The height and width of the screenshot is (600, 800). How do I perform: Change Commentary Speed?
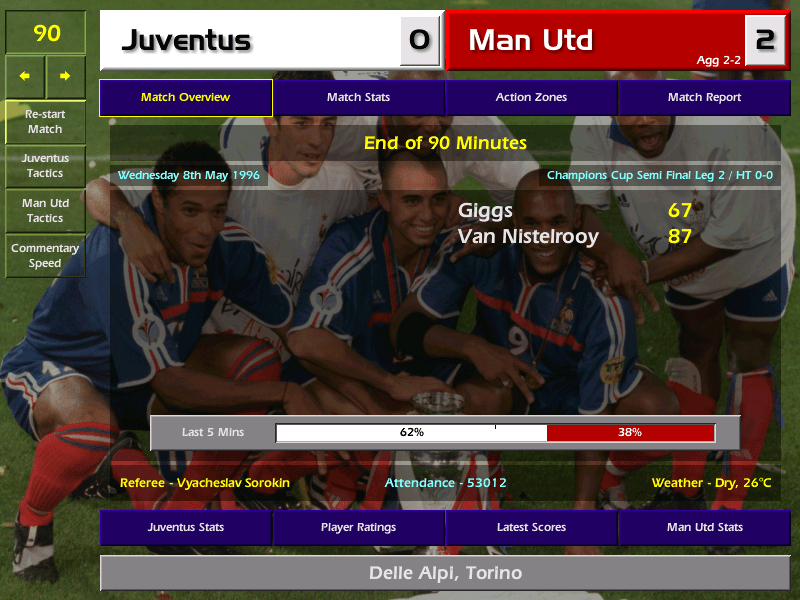(45, 256)
